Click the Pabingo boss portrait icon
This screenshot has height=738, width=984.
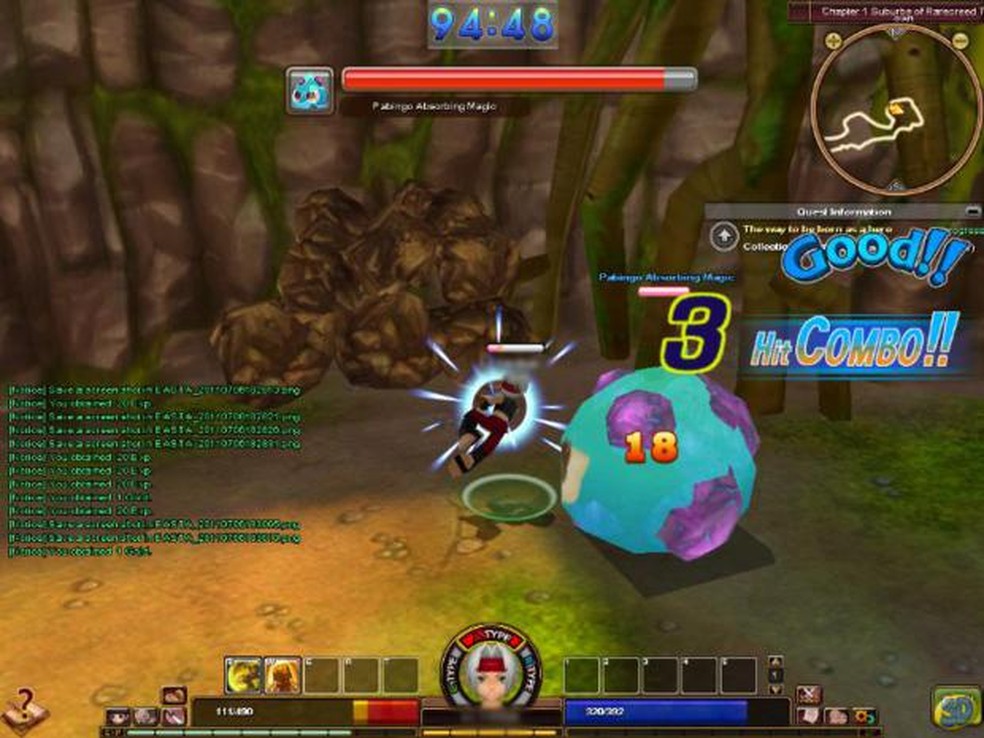pyautogui.click(x=309, y=90)
